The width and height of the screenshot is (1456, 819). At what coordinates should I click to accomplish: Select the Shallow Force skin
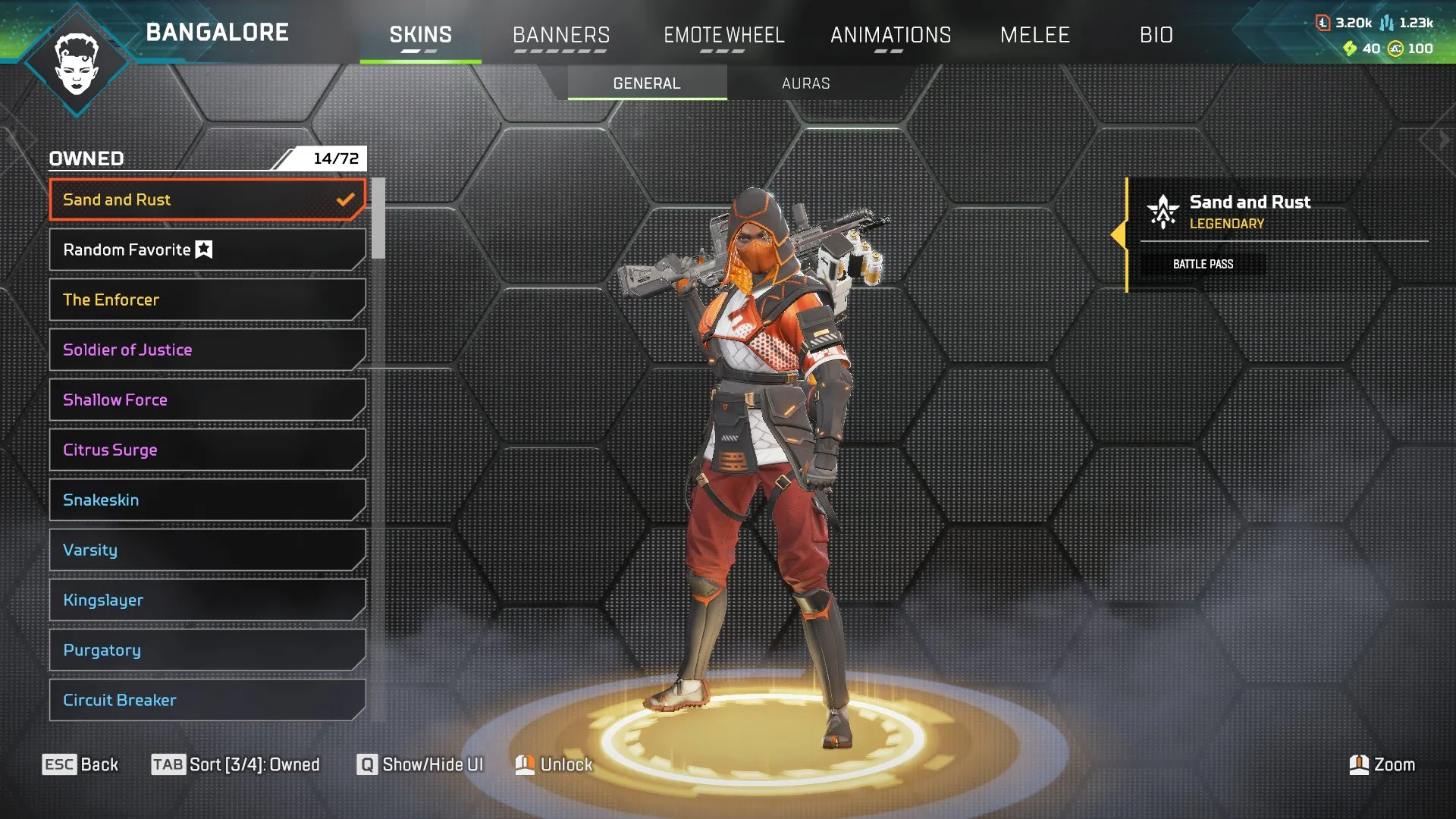(x=206, y=400)
